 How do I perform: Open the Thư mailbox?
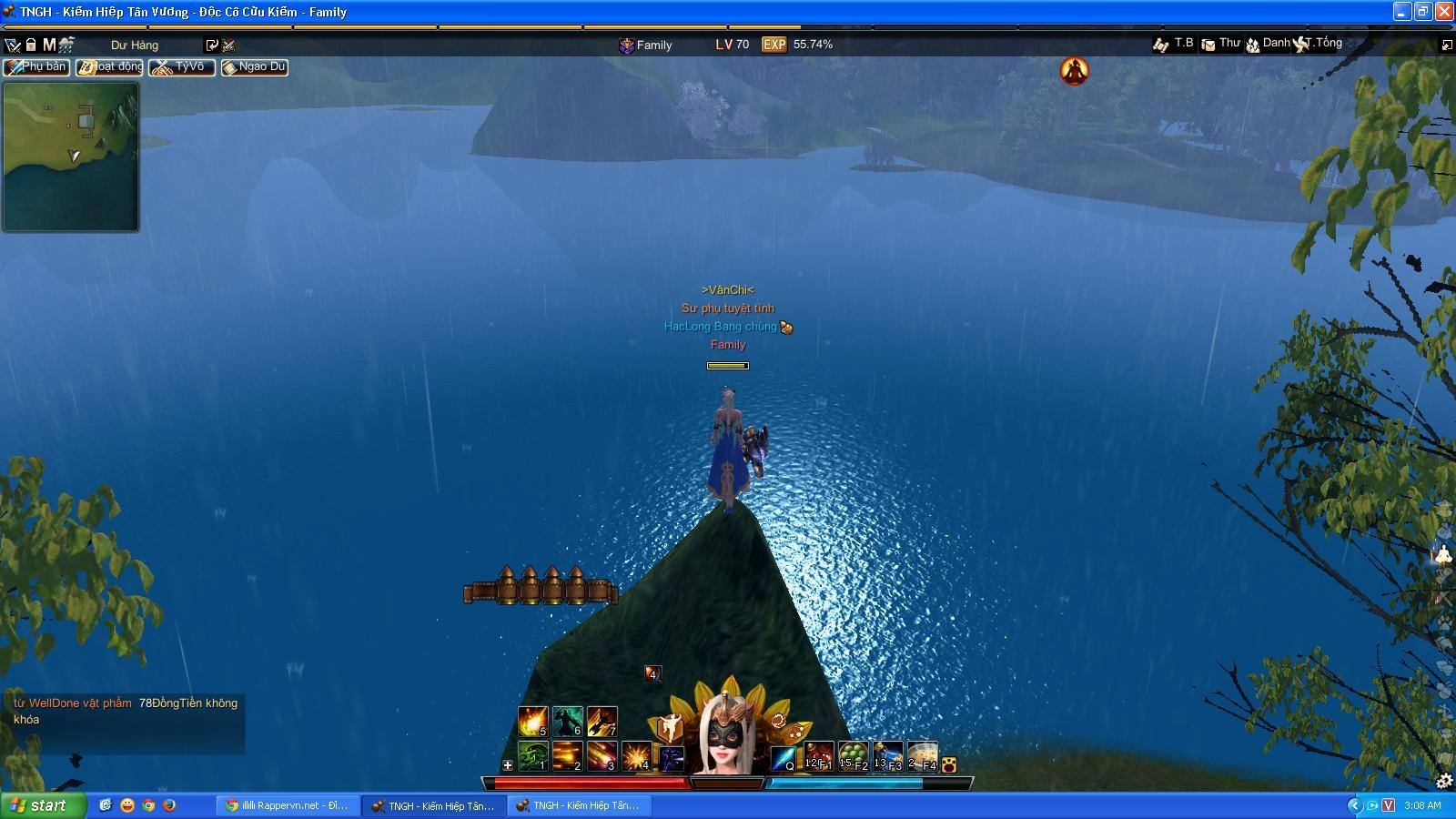point(1220,44)
